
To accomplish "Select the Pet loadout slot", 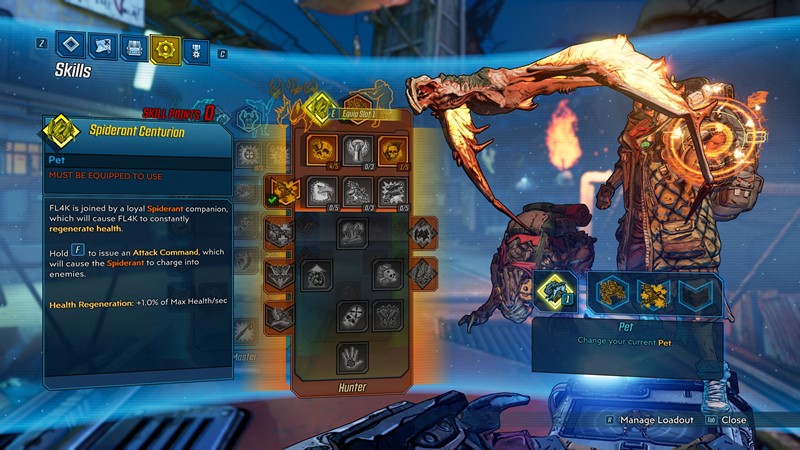I will [555, 293].
